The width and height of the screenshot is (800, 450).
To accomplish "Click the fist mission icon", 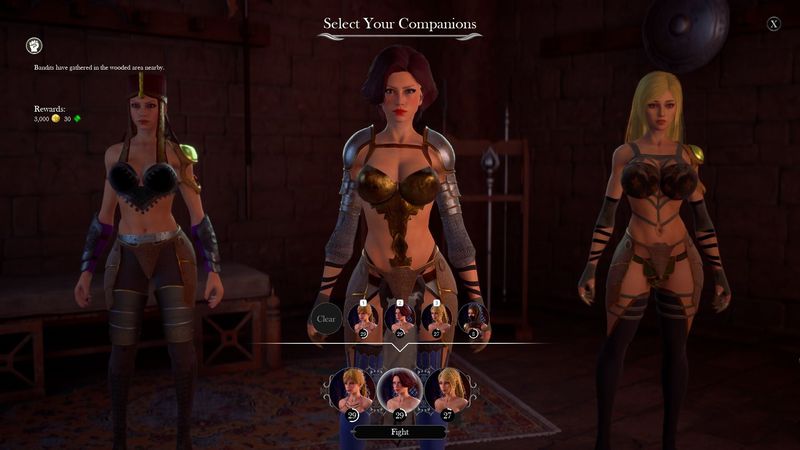I will [x=33, y=45].
